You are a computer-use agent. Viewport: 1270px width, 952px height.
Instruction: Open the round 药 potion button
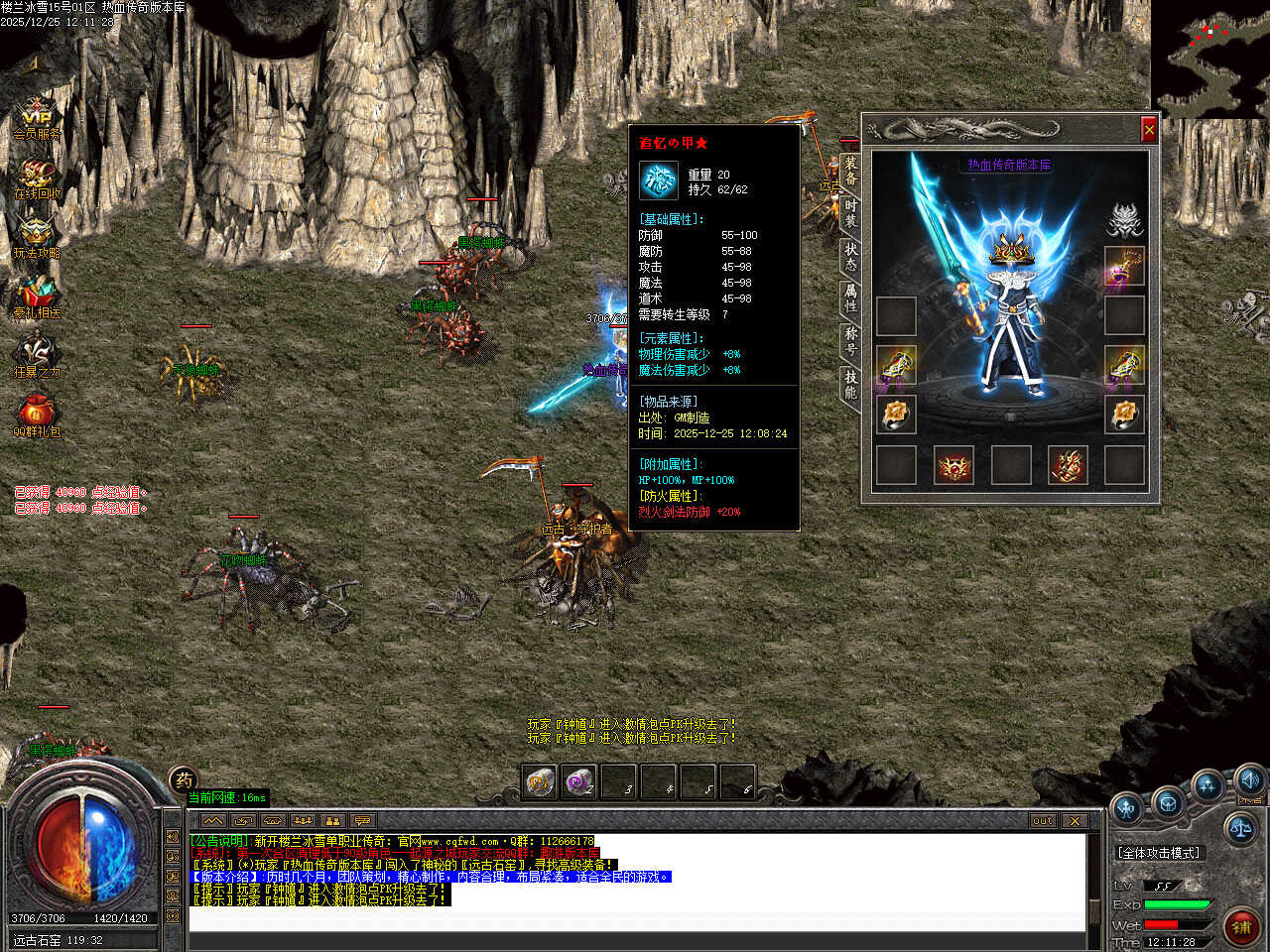click(183, 780)
